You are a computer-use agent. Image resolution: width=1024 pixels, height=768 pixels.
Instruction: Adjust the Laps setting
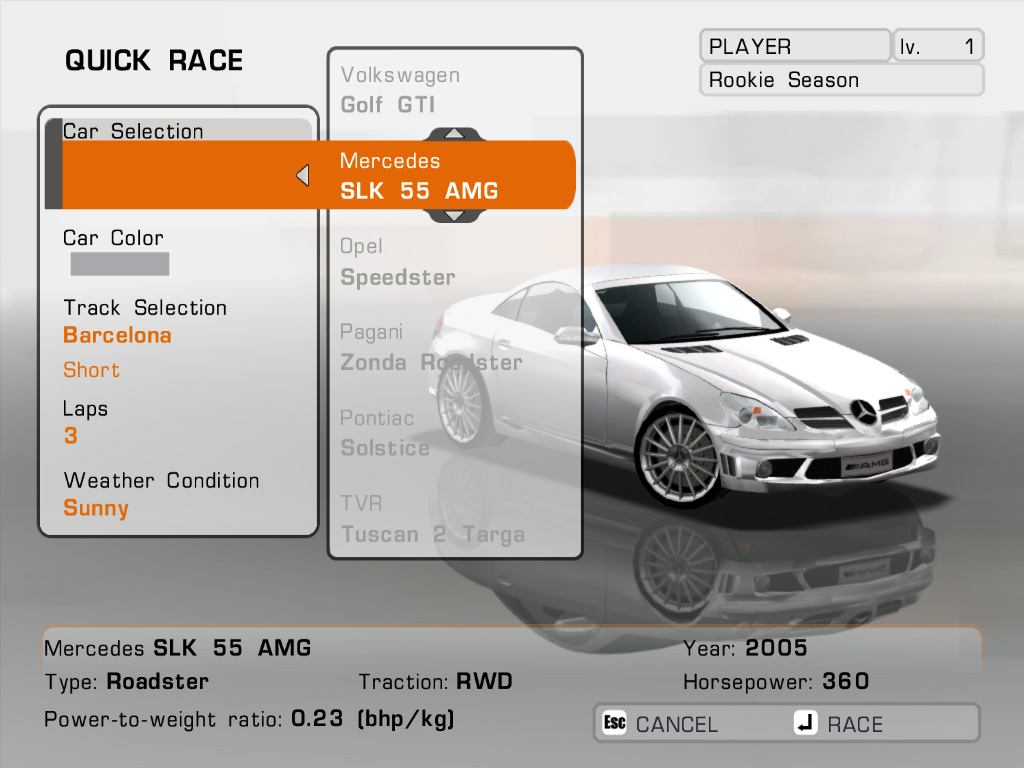[x=70, y=436]
